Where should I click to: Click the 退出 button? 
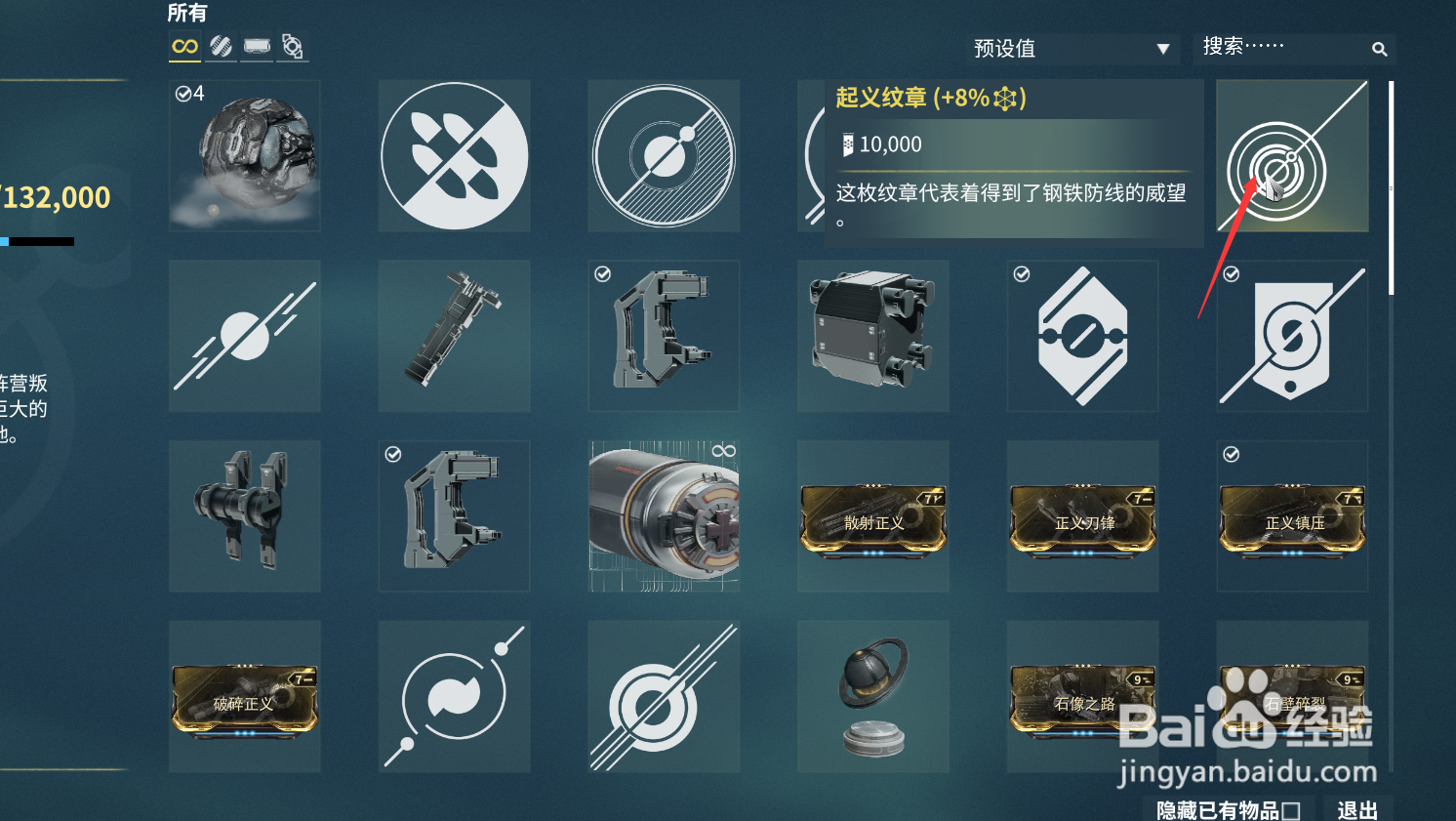[1356, 809]
